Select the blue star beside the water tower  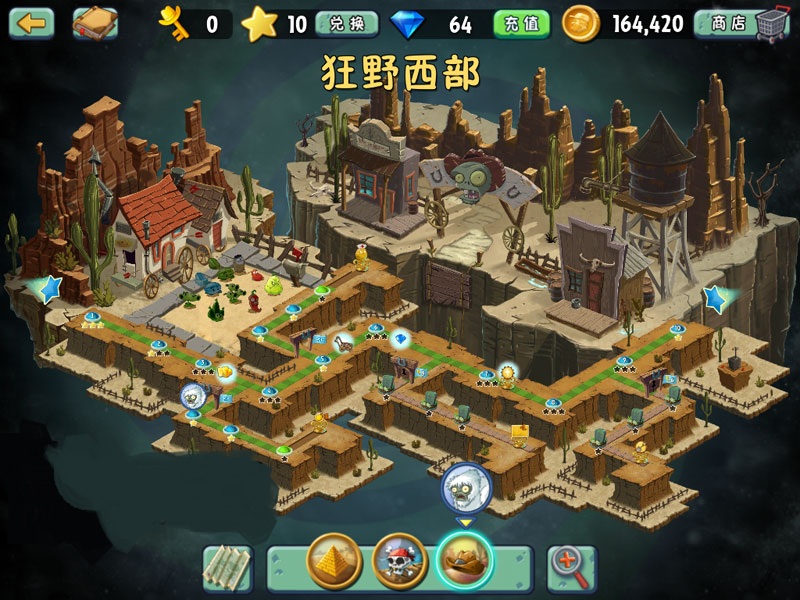coord(715,297)
